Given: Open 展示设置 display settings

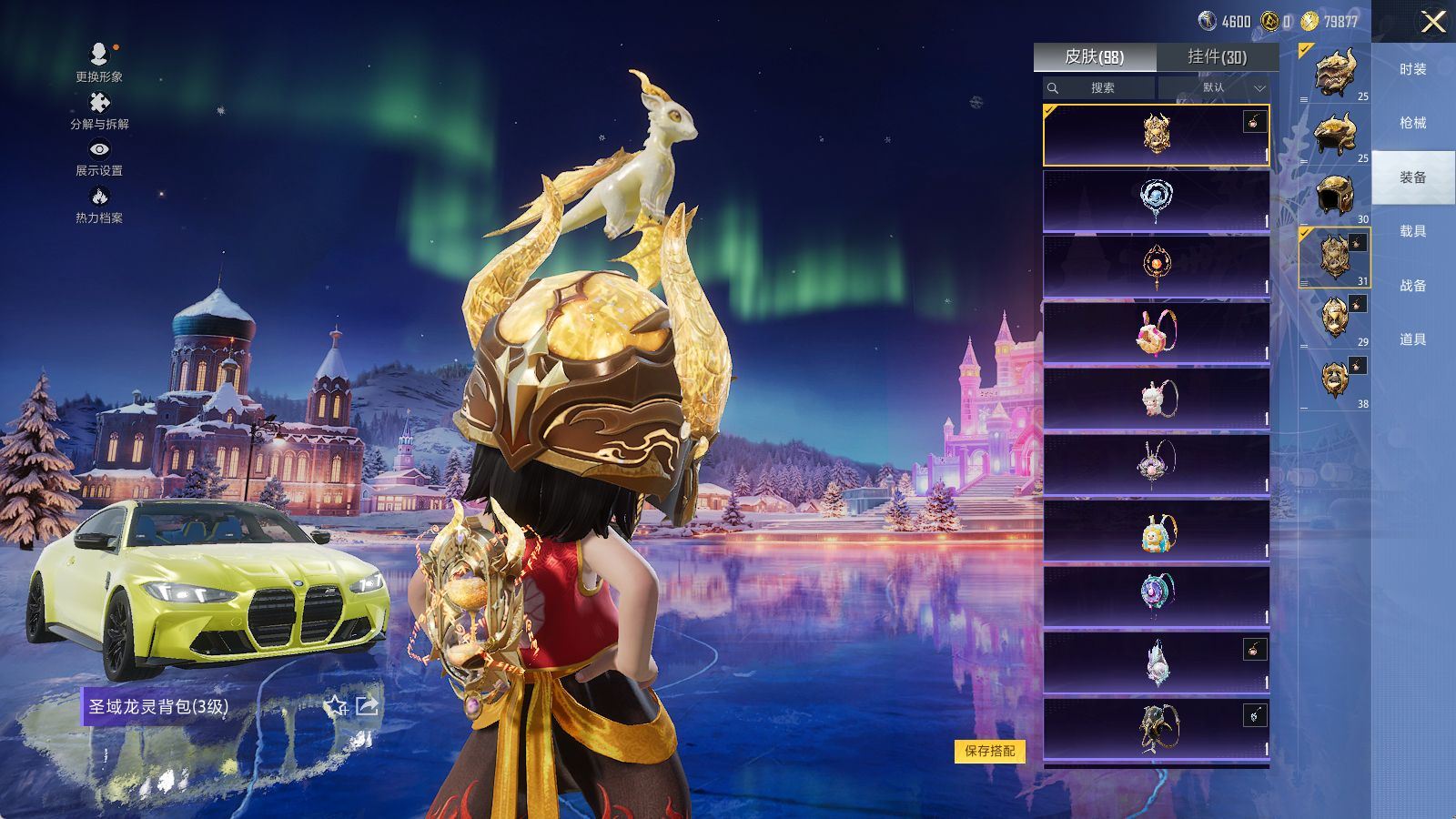Looking at the screenshot, I should (x=99, y=158).
